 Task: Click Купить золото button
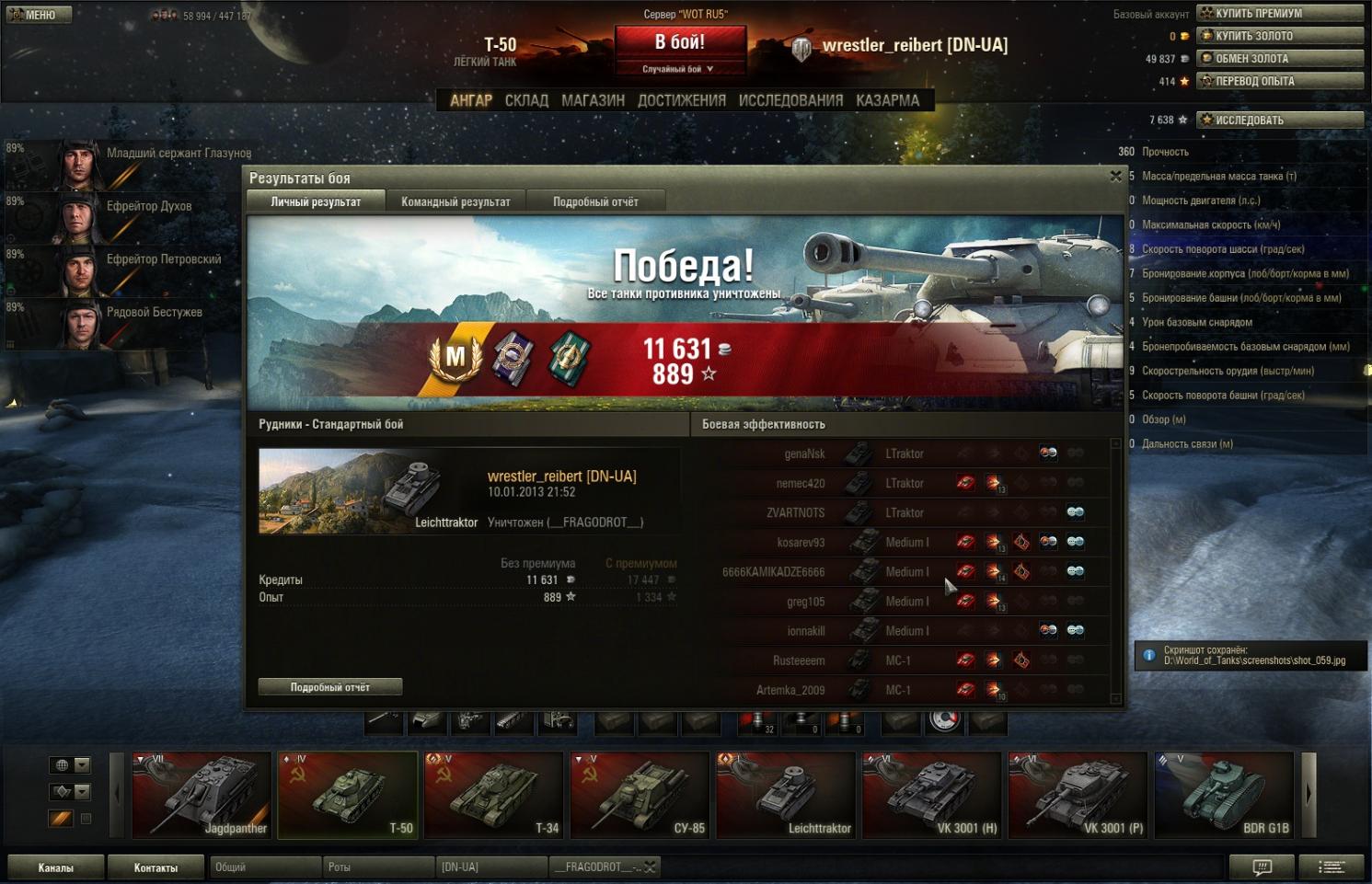1280,36
